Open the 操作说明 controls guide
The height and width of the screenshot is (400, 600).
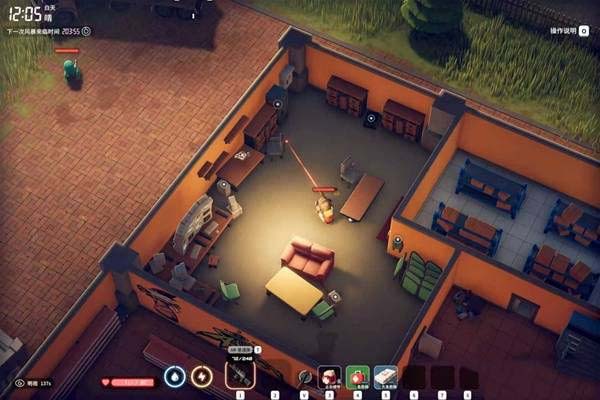[570, 30]
